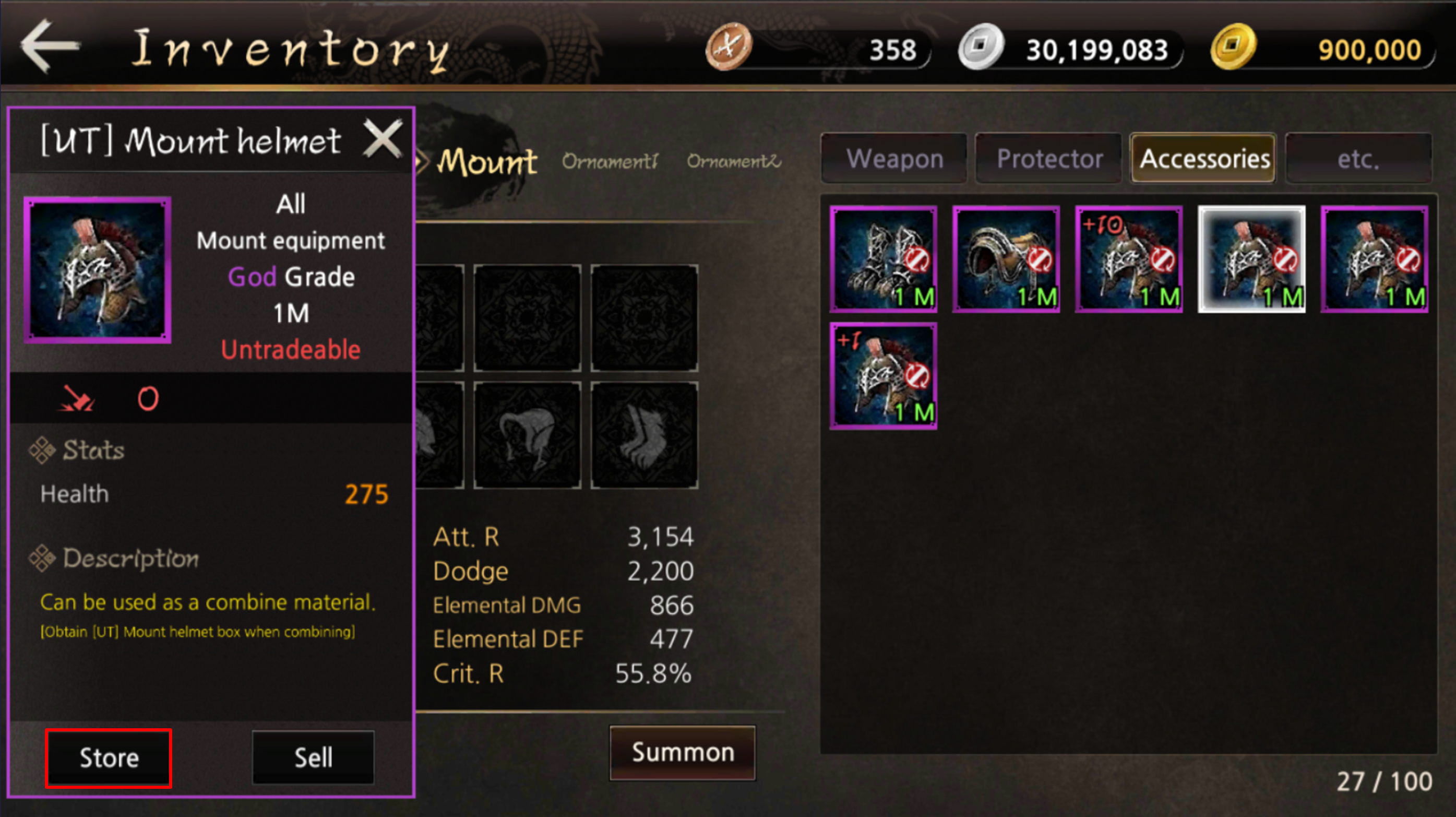Select the Accessories tab

[1204, 159]
